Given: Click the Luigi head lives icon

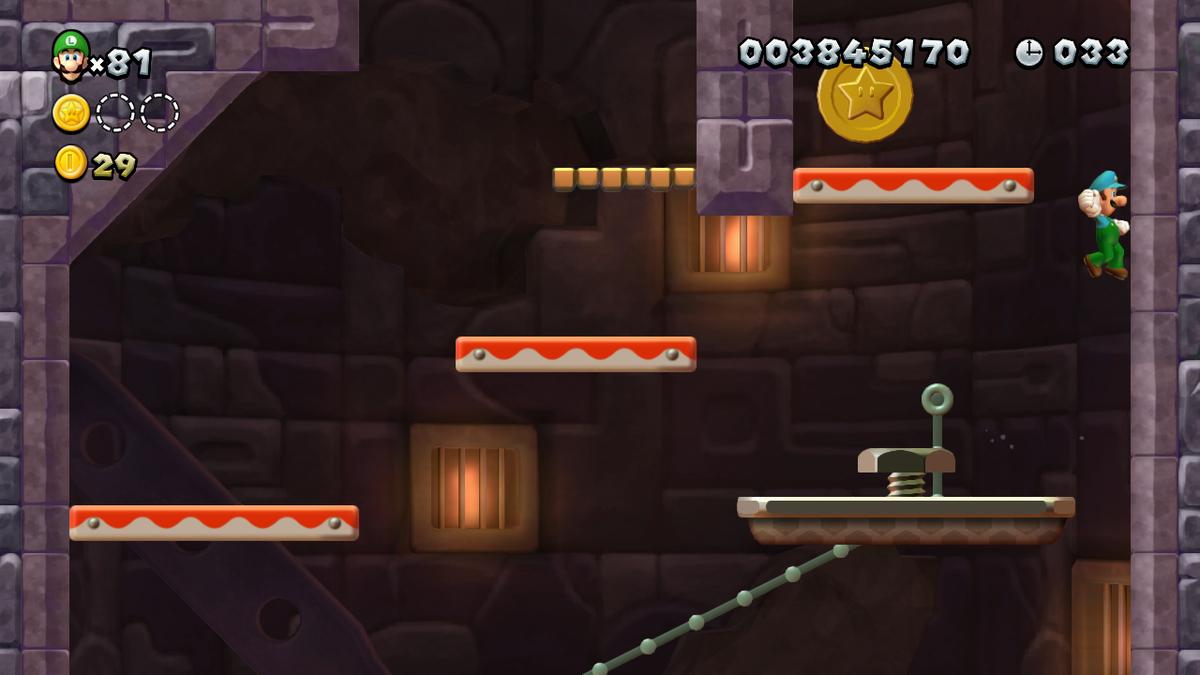Looking at the screenshot, I should (70, 56).
